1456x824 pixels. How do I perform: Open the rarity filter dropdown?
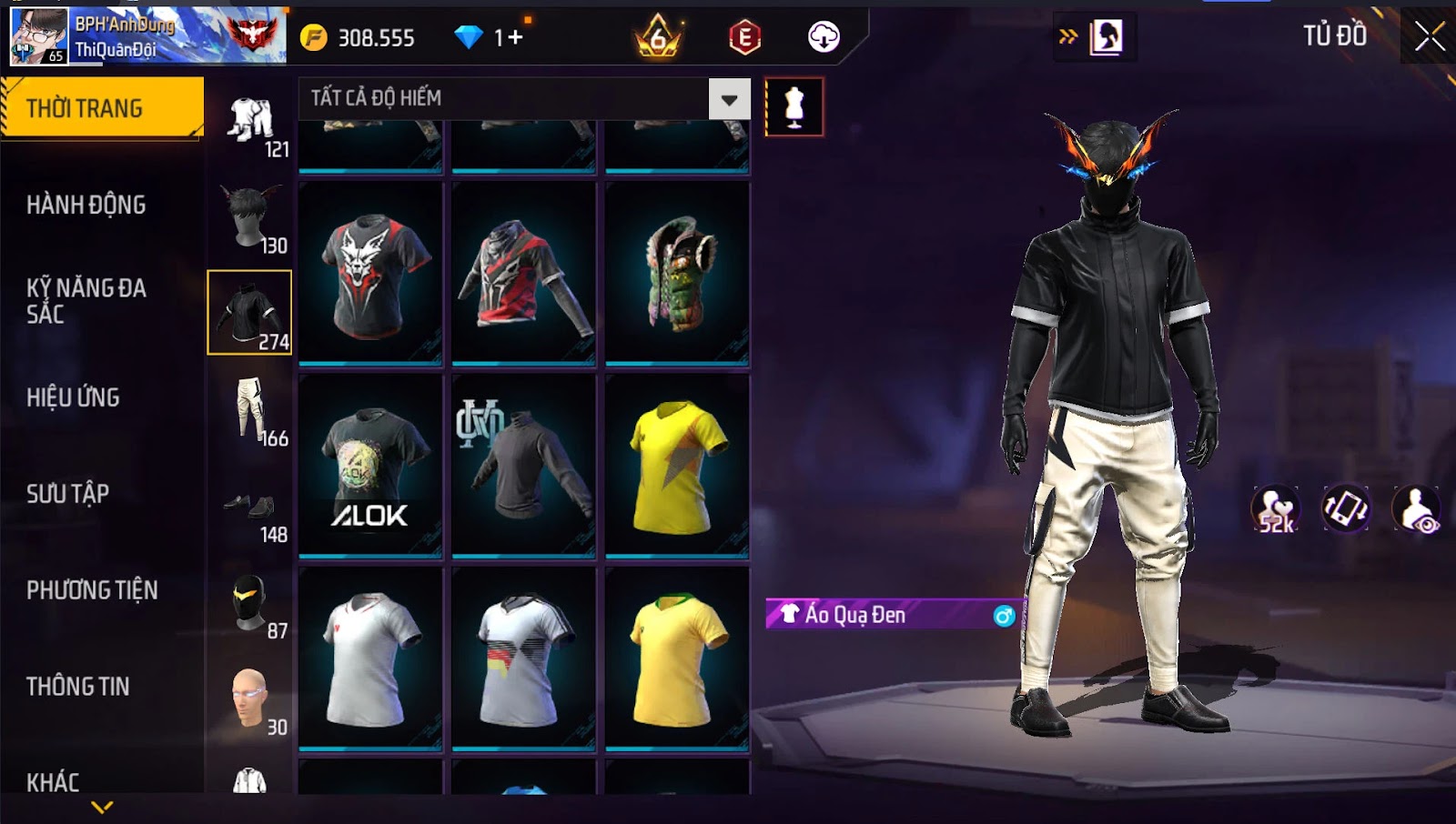pos(729,99)
